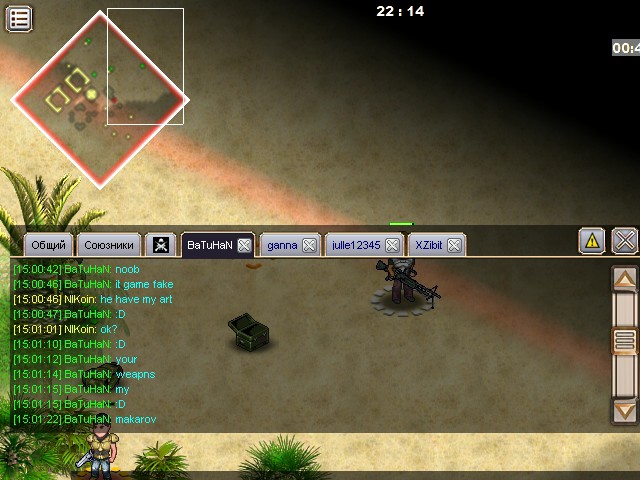Open the XZibit chat tab

429,245
